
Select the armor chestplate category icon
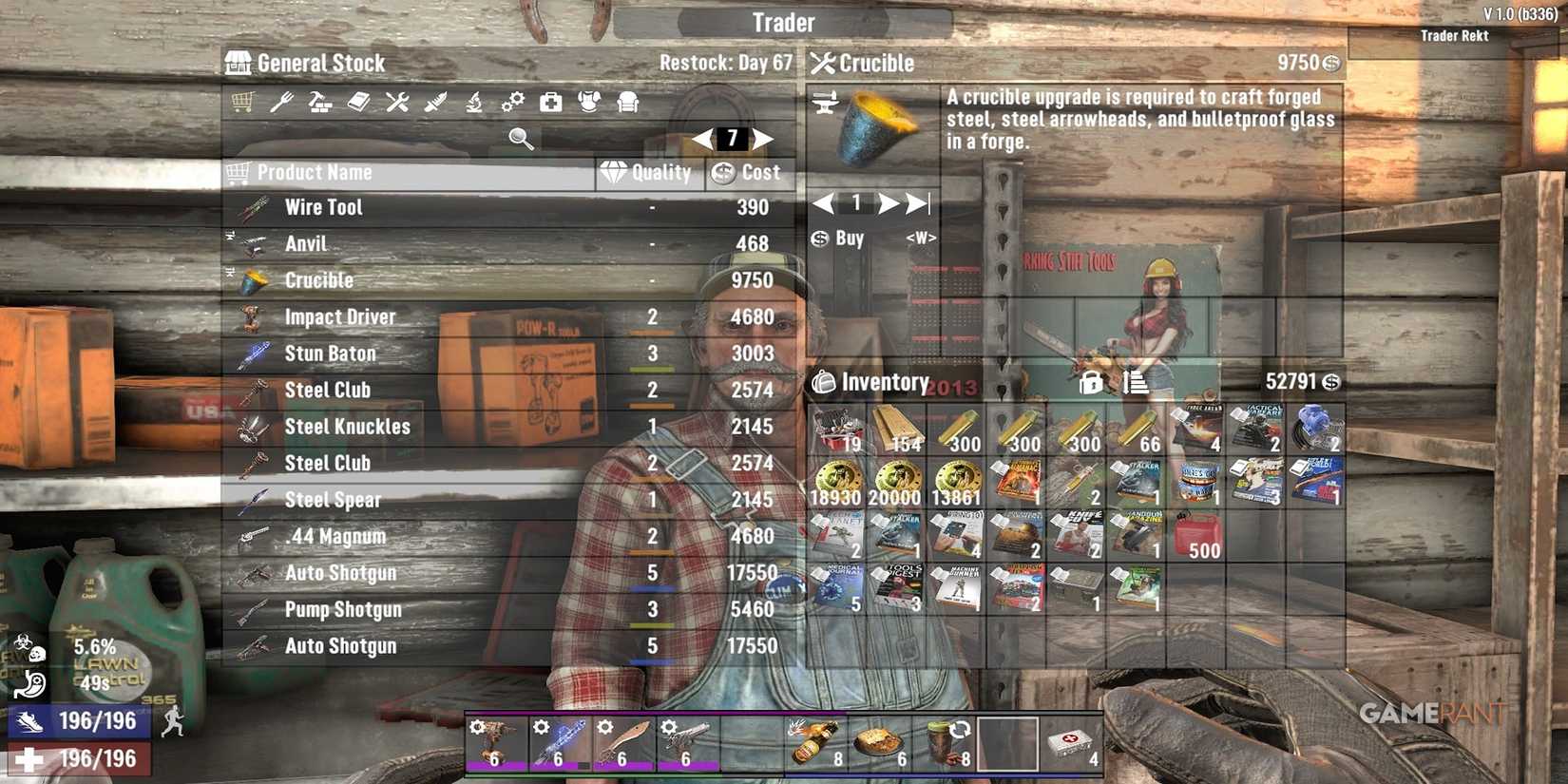pyautogui.click(x=588, y=102)
